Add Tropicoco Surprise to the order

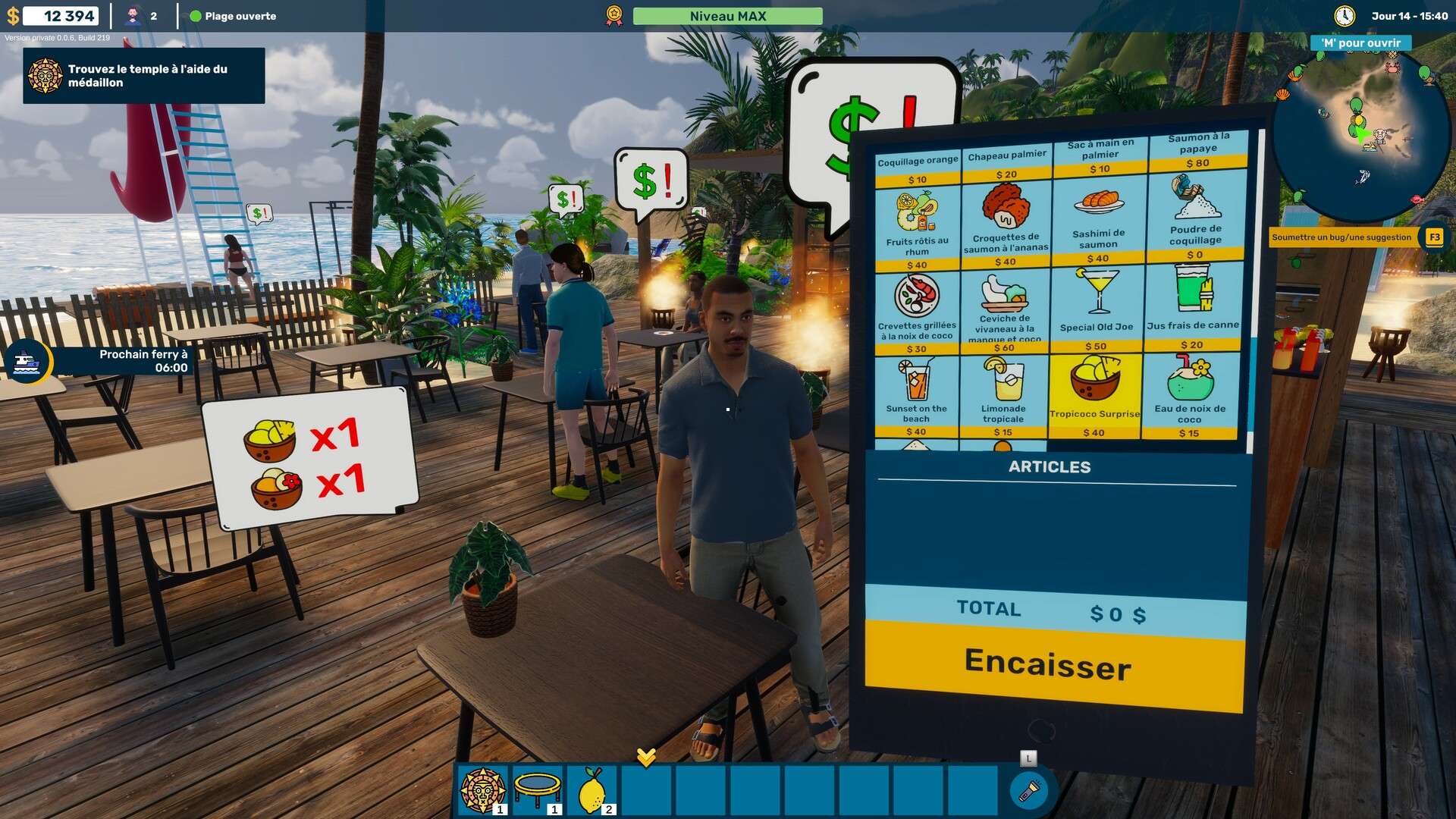(1094, 396)
